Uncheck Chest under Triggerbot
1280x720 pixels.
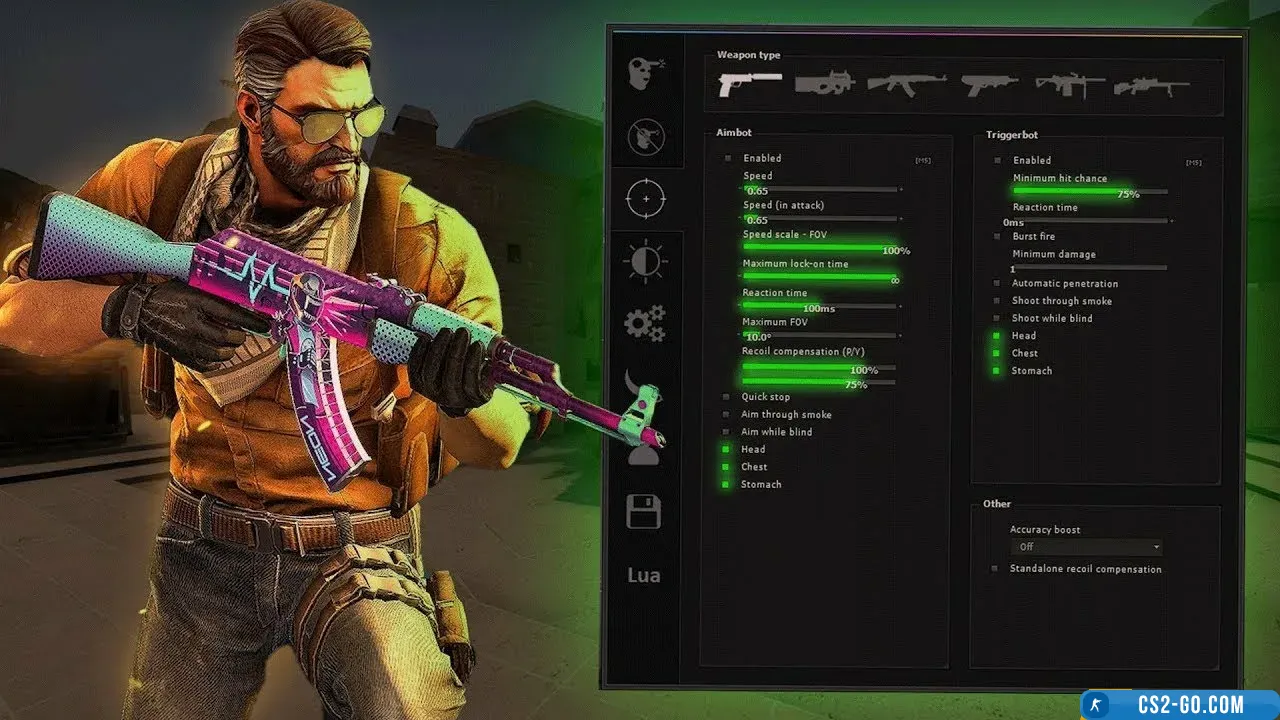[997, 353]
